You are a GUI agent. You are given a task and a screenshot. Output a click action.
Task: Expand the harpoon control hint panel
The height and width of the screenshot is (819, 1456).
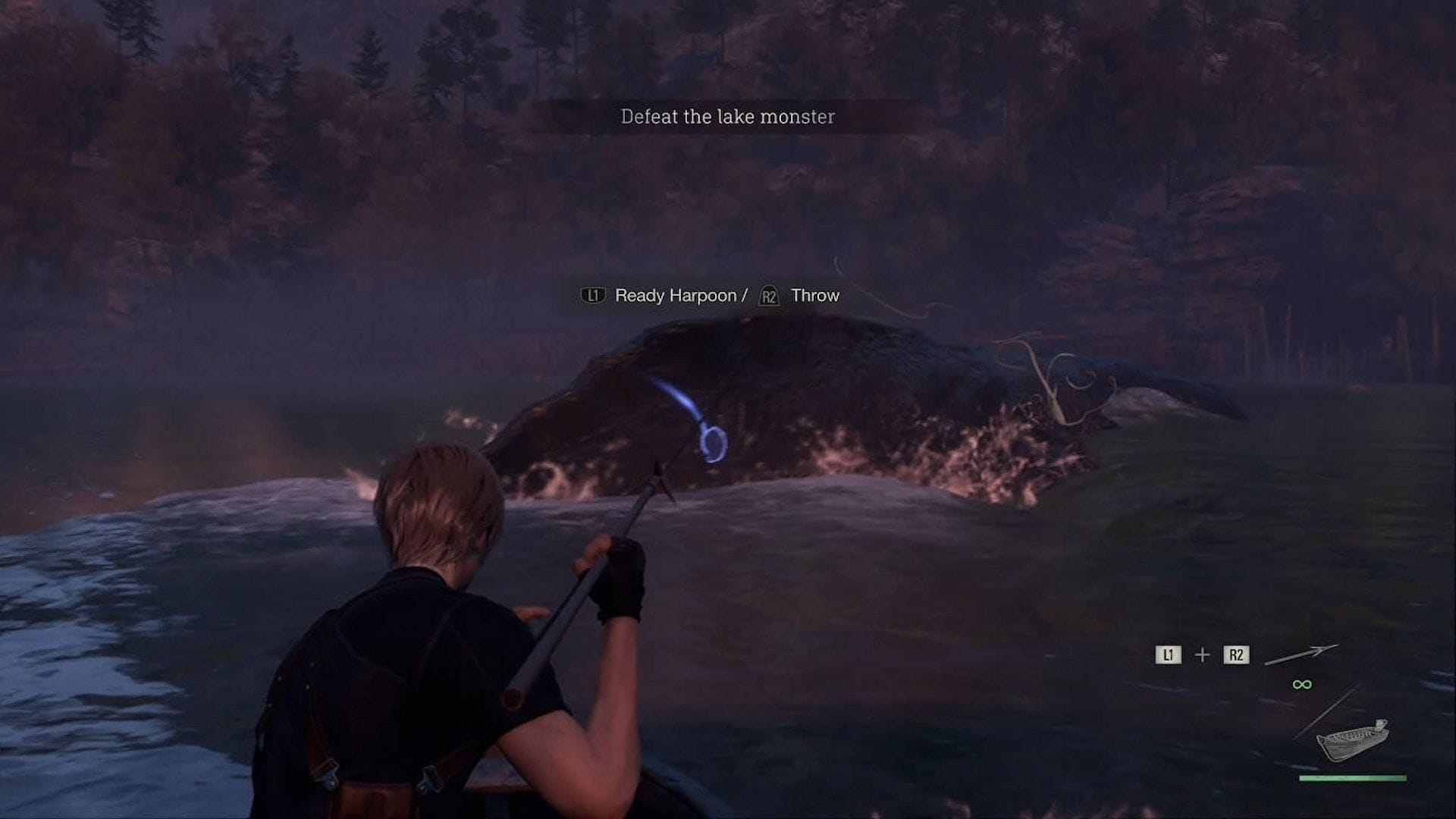coord(711,296)
